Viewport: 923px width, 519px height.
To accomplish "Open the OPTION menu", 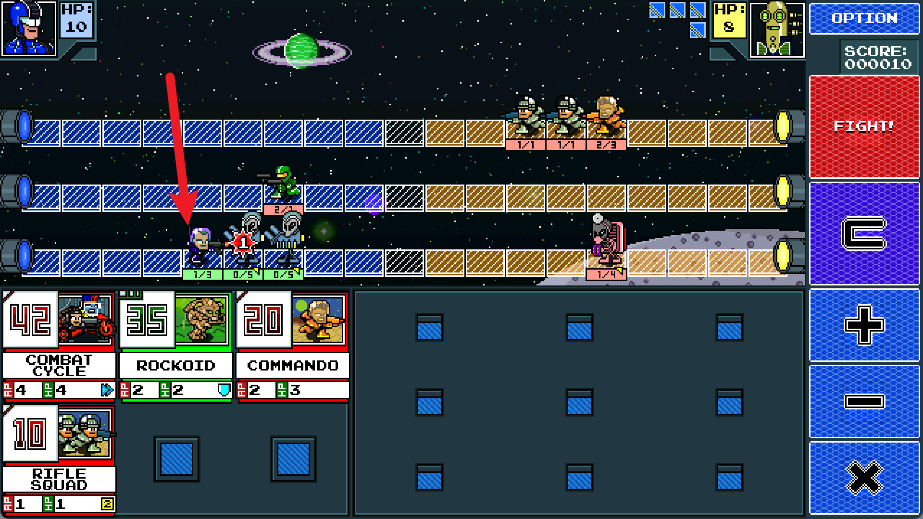I will tap(864, 18).
